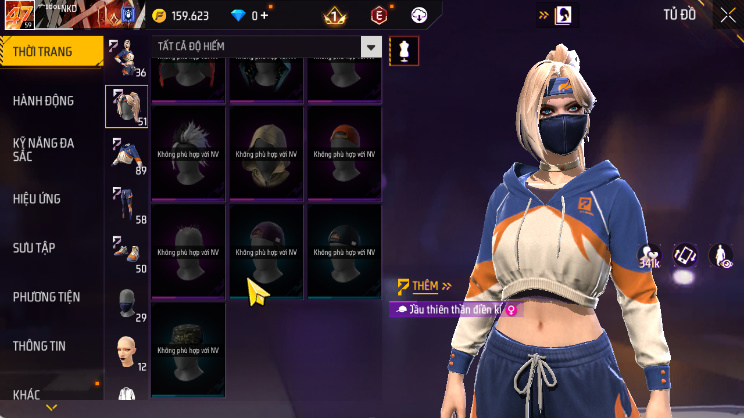
Task: Click the Thêm link for more details
Action: 418,286
